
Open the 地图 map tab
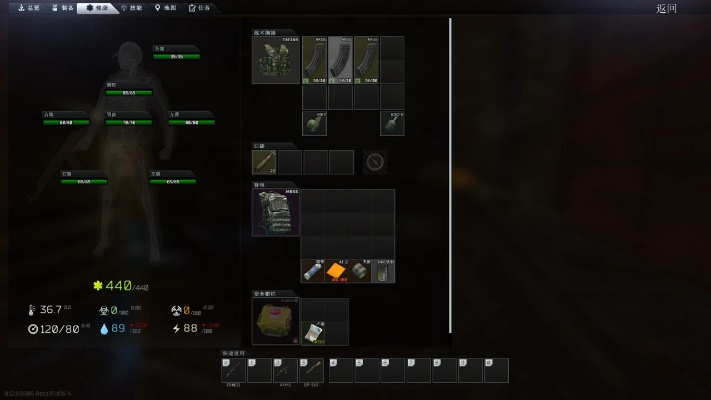166,7
